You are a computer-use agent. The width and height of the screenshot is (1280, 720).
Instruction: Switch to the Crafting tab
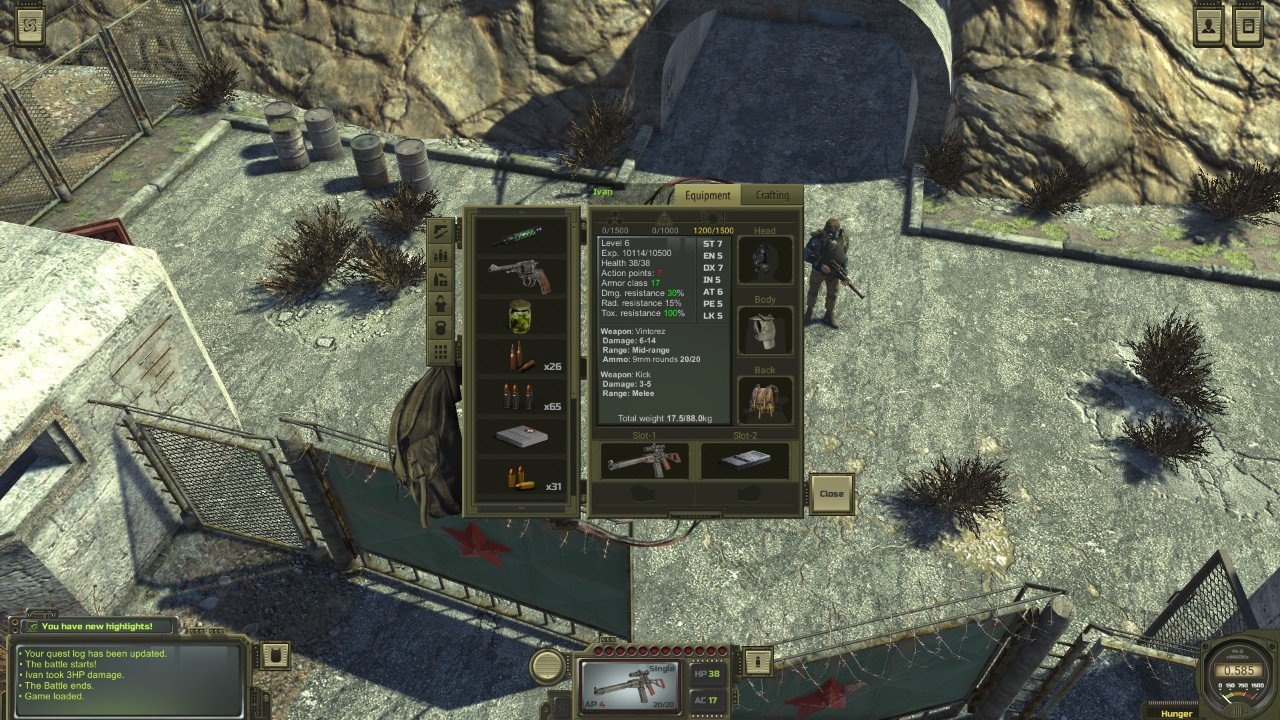tap(775, 196)
